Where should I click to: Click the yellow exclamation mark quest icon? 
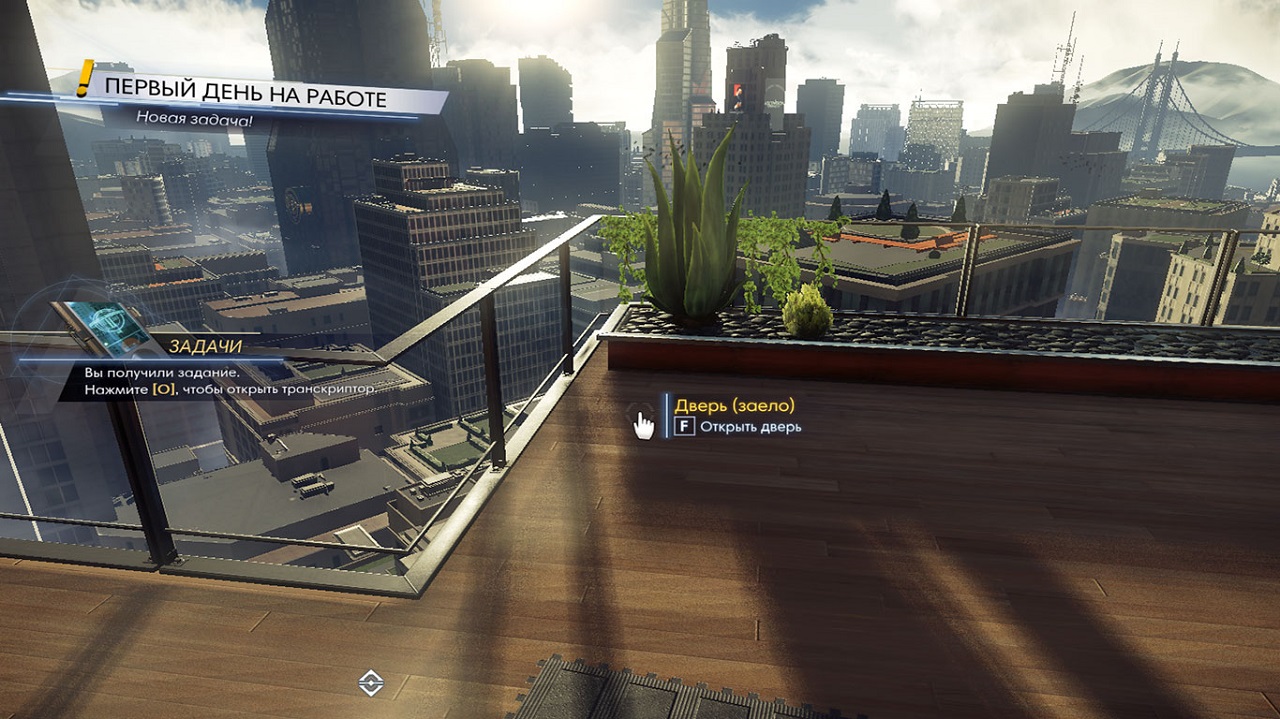[86, 79]
